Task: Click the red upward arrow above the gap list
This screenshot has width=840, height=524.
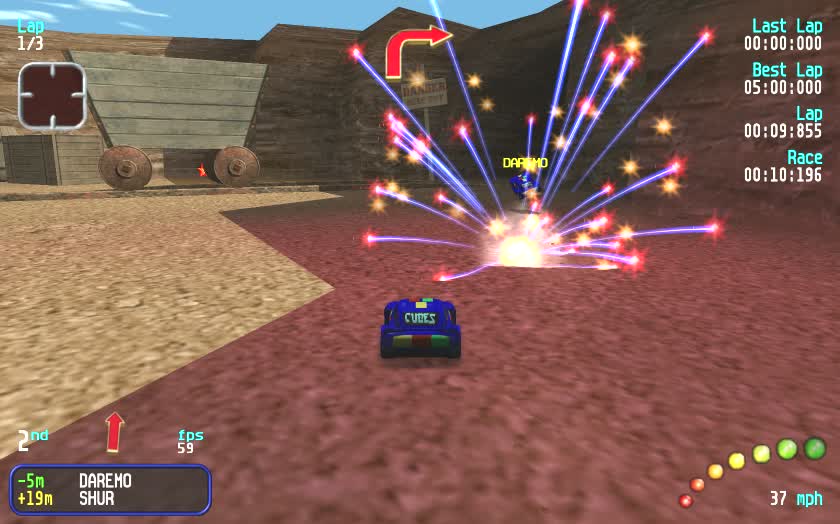Action: pyautogui.click(x=114, y=431)
